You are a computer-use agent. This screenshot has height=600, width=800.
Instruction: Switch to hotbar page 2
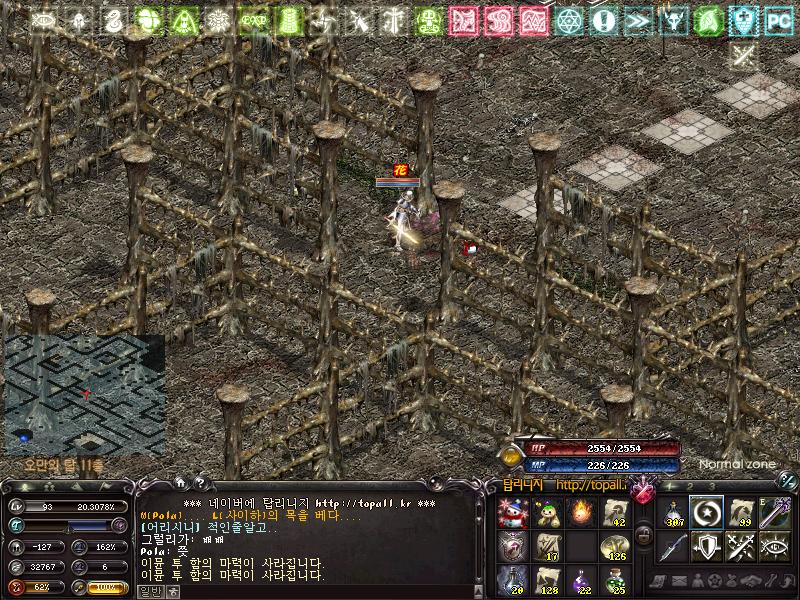[688, 485]
